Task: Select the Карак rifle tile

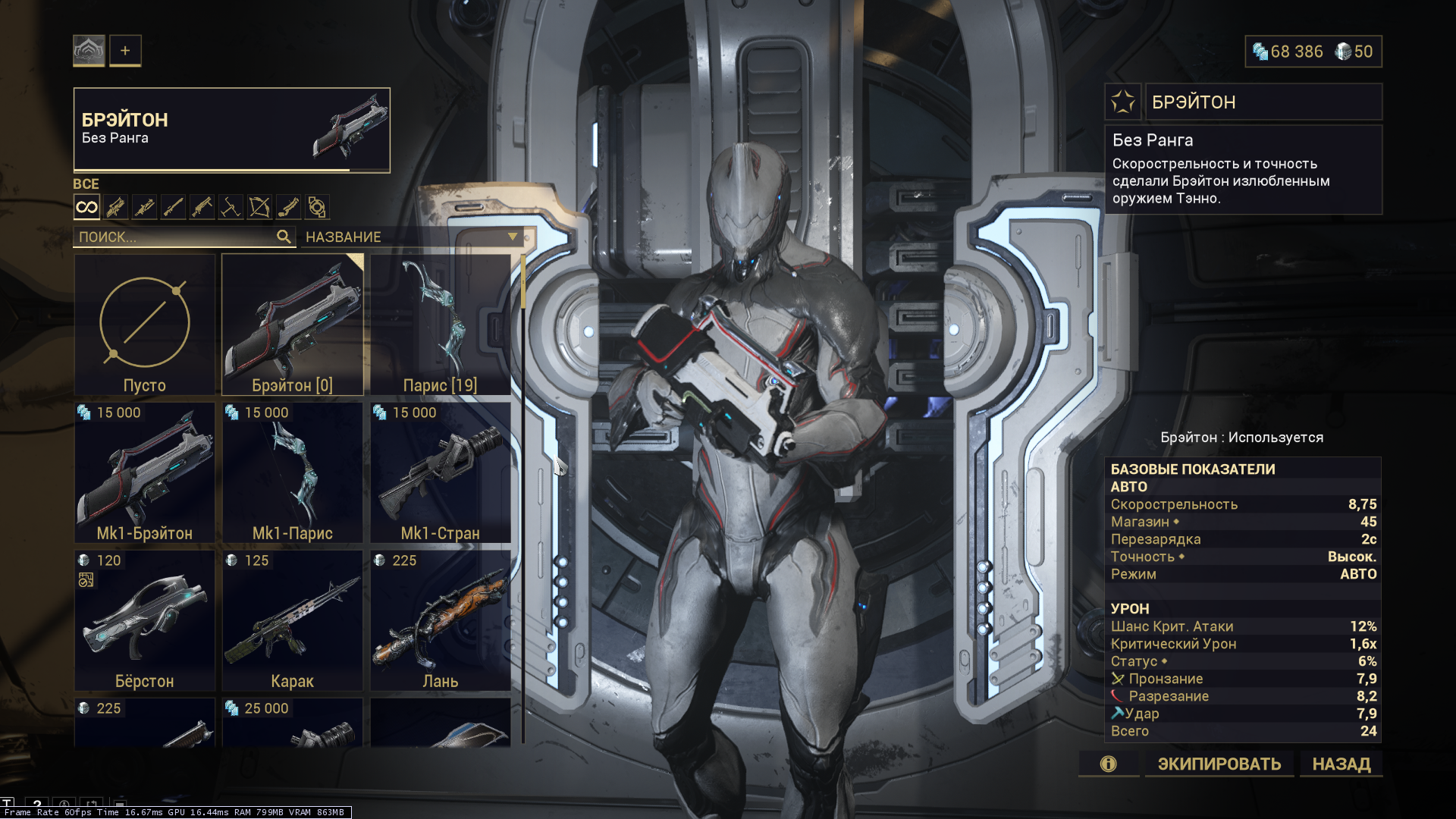Action: (x=292, y=620)
